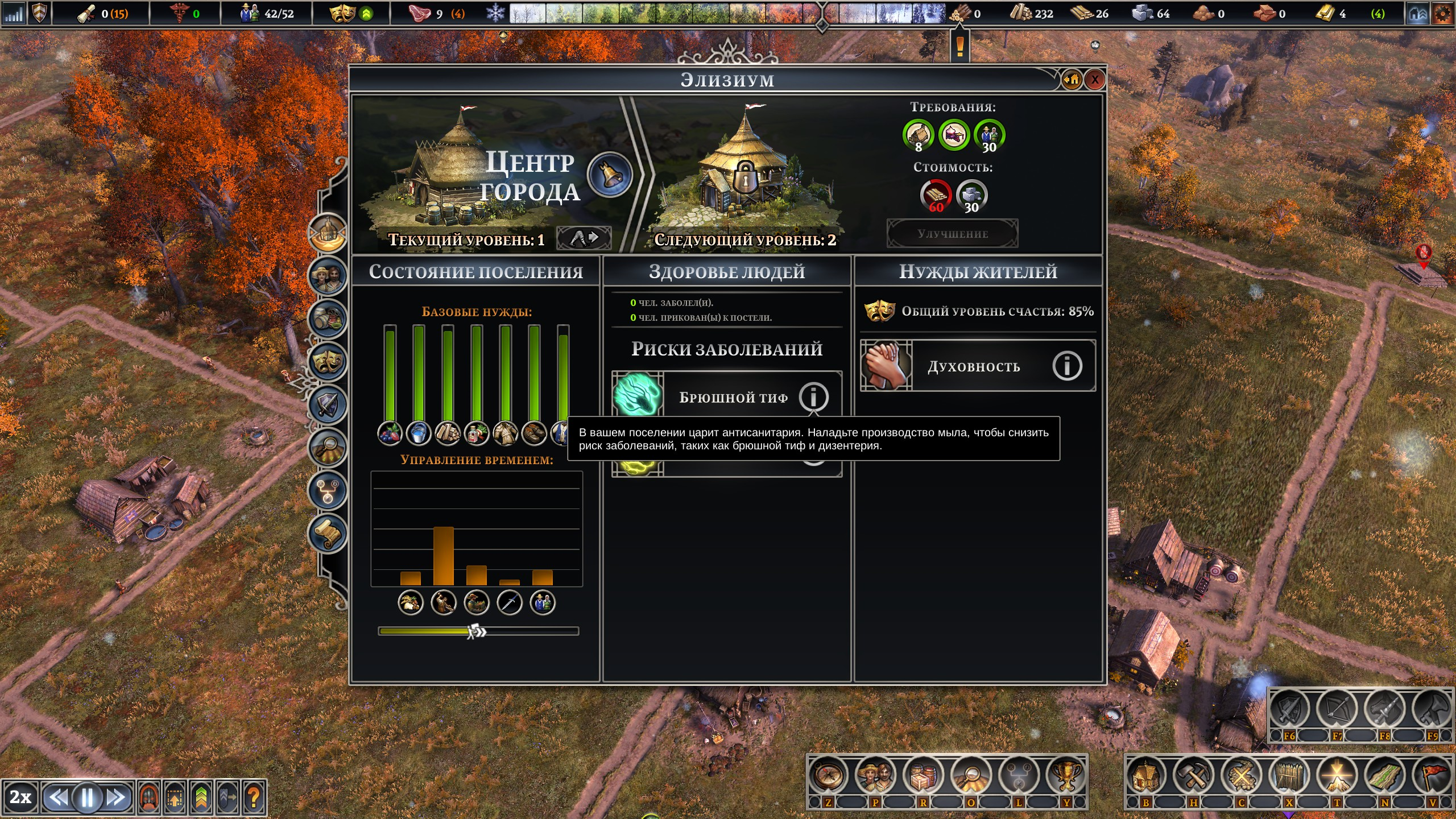Open the sword and shield side tab
The image size is (1456, 819).
pyautogui.click(x=328, y=404)
